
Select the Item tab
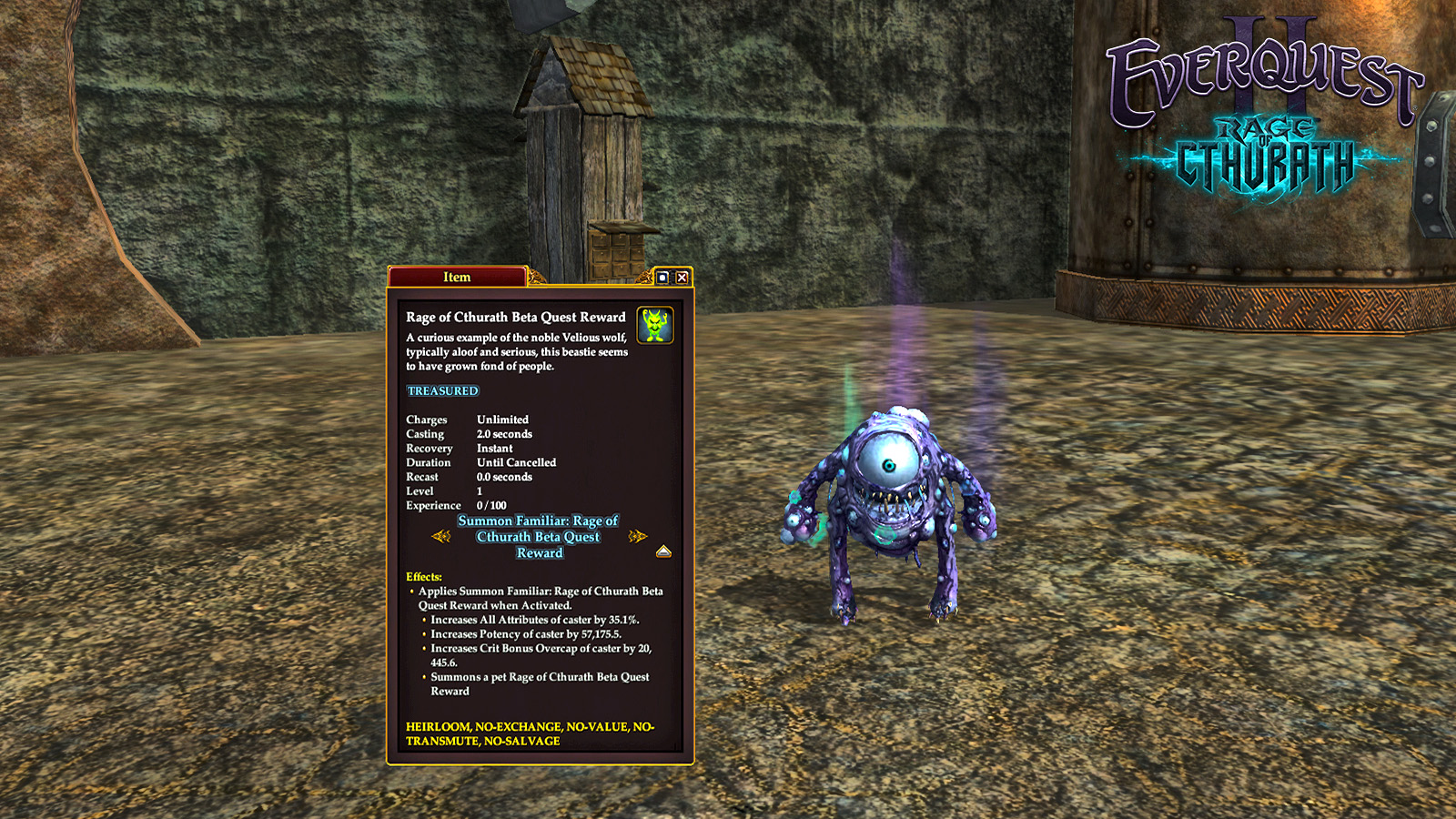point(457,277)
